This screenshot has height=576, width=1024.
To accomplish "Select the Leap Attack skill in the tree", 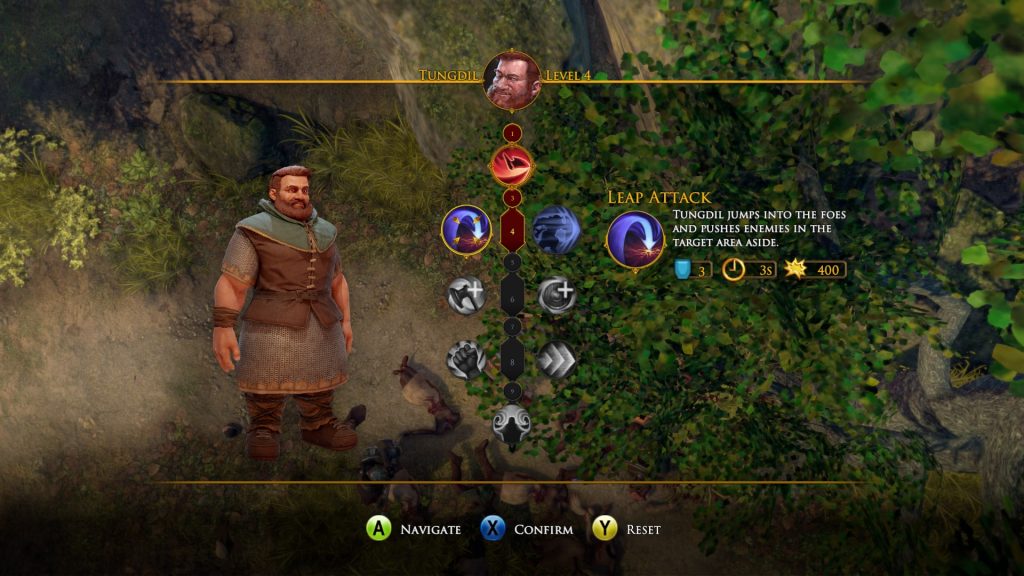I will 465,228.
